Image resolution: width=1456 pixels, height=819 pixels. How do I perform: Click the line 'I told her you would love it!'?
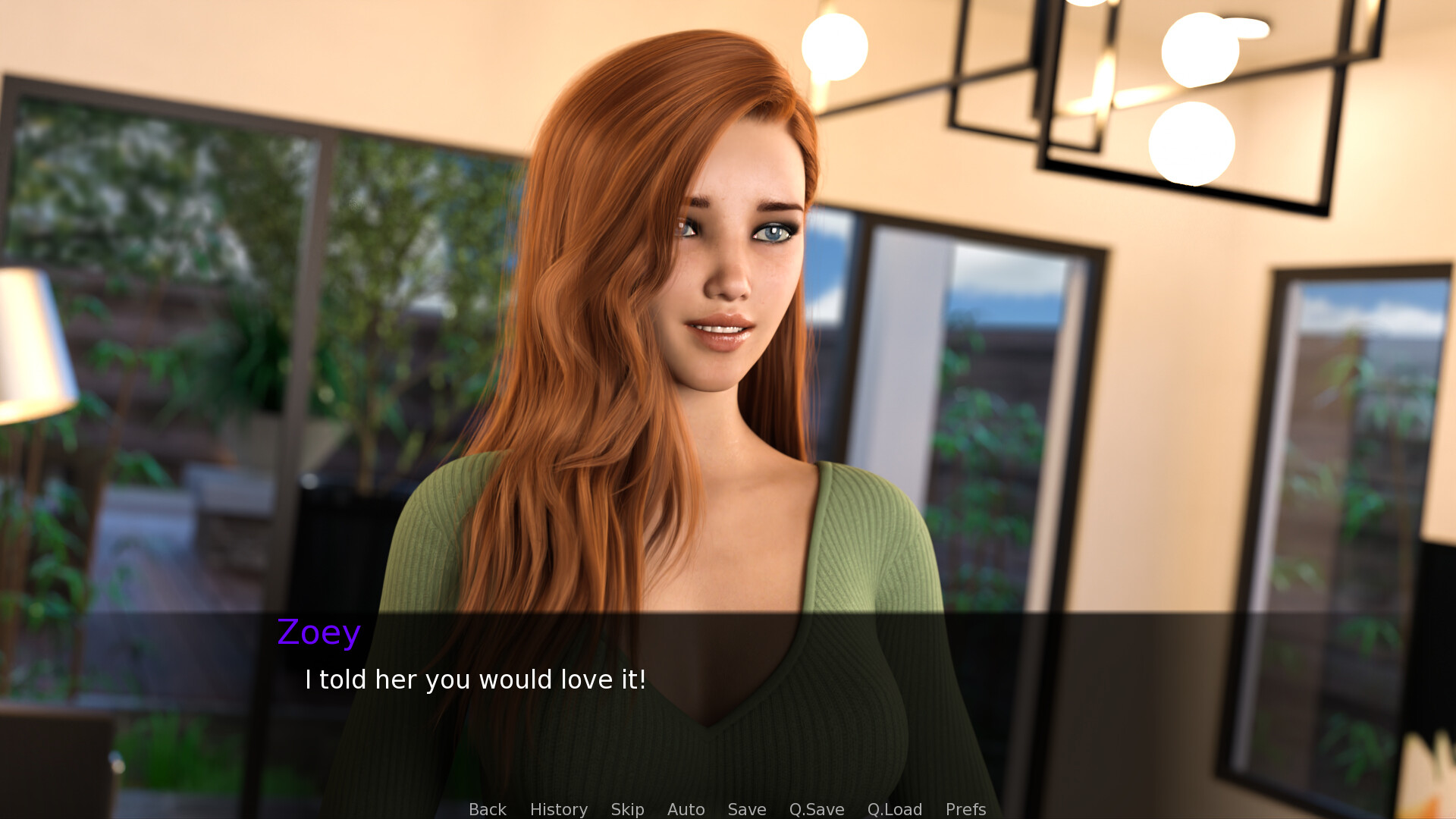coord(474,679)
